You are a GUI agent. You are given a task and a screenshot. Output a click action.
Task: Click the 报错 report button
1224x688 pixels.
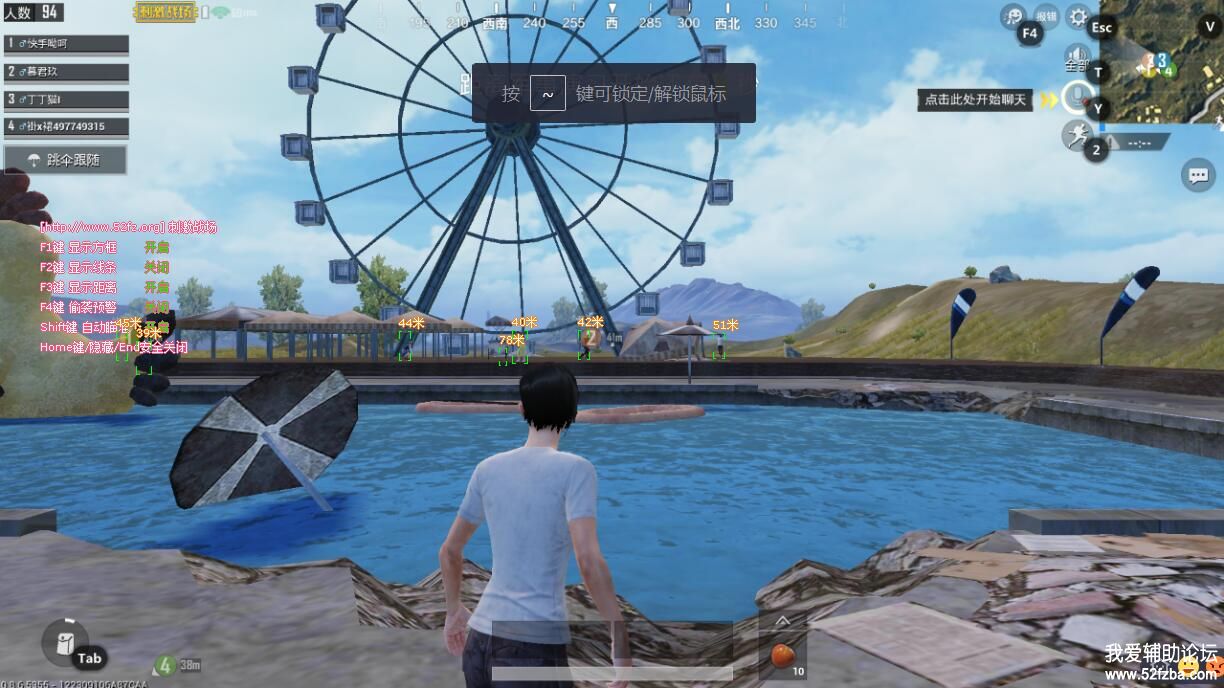pos(1046,16)
